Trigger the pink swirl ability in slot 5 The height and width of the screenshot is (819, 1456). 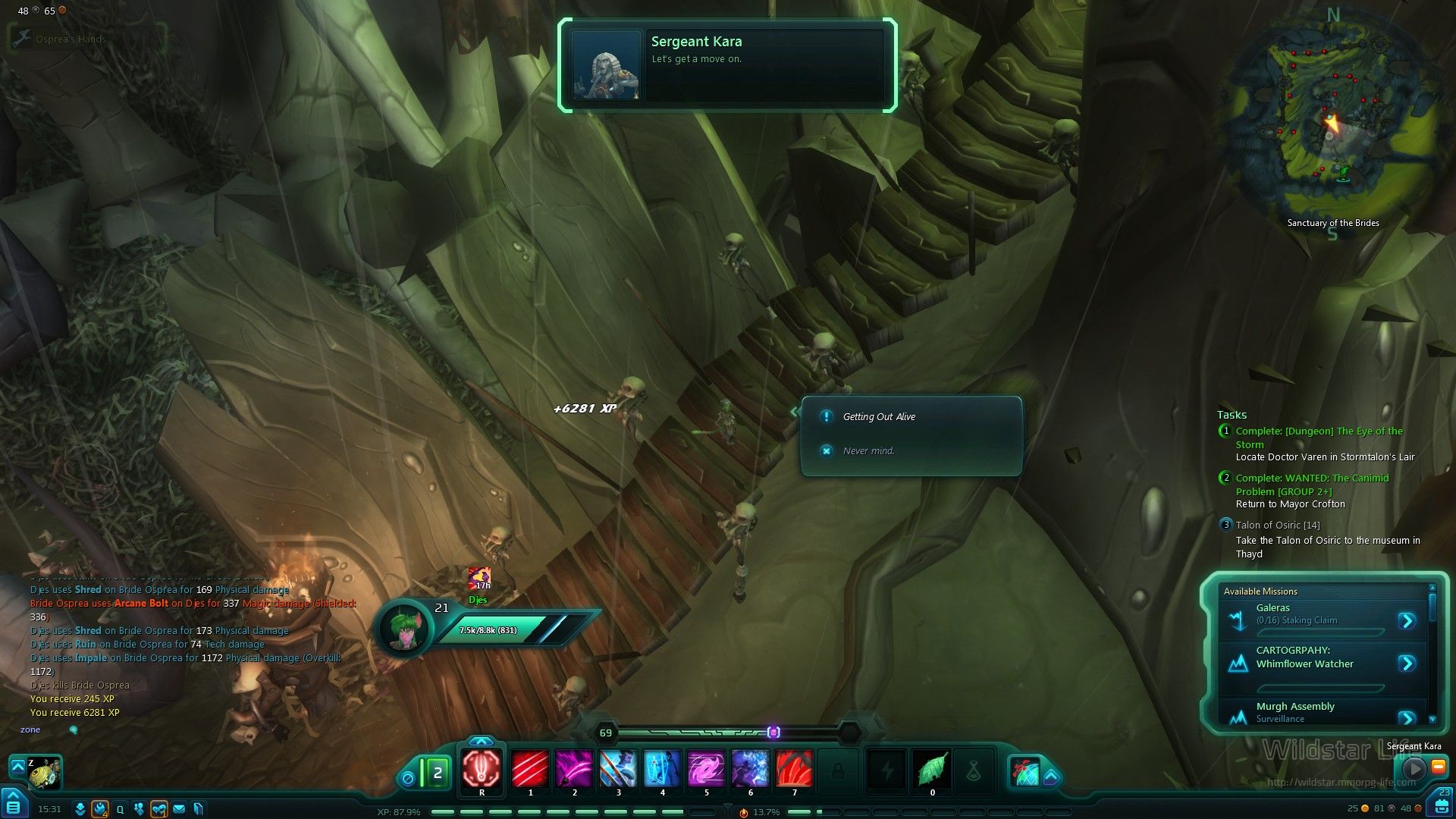tap(706, 769)
